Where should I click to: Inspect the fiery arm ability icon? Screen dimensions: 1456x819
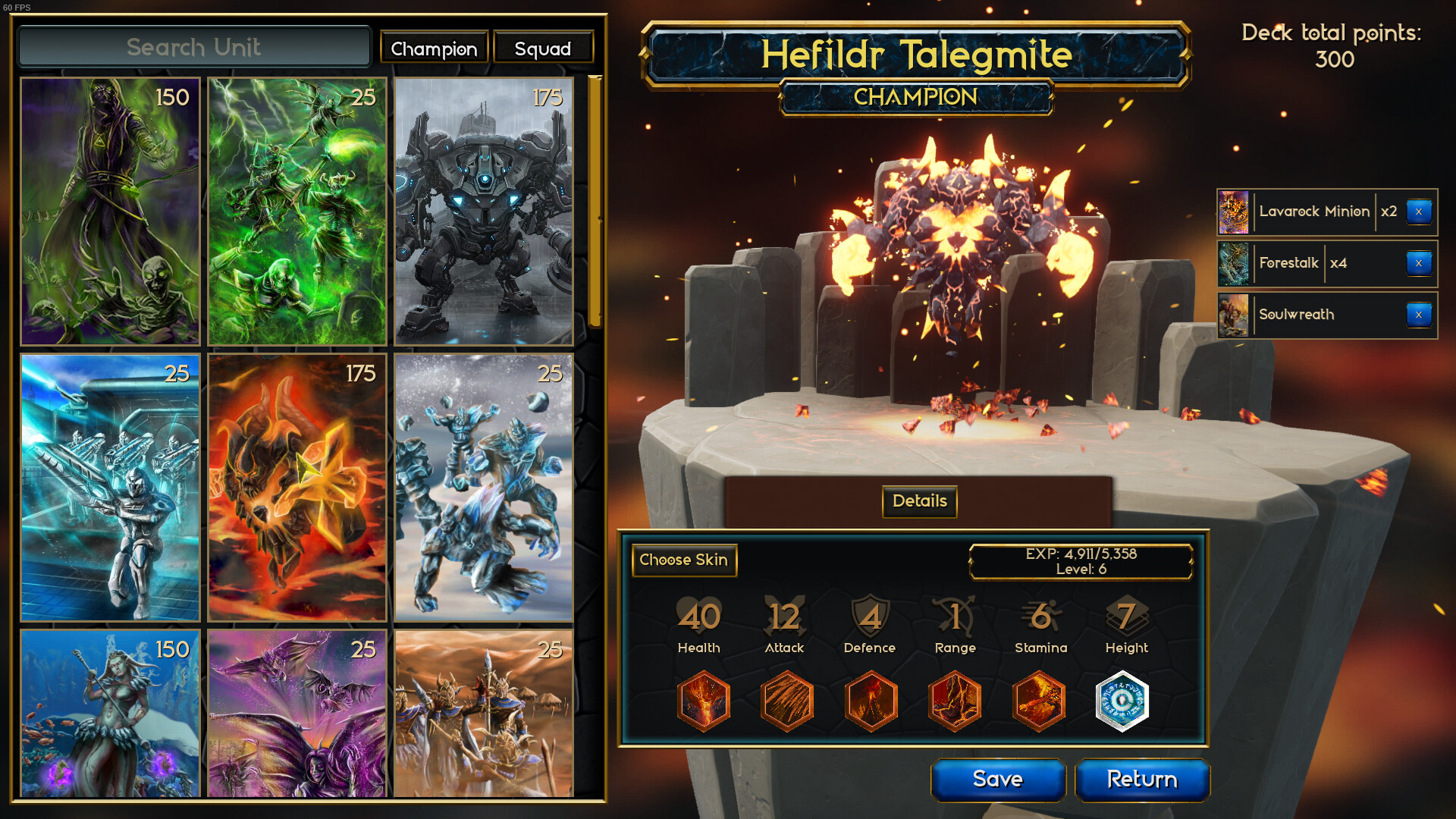1040,701
